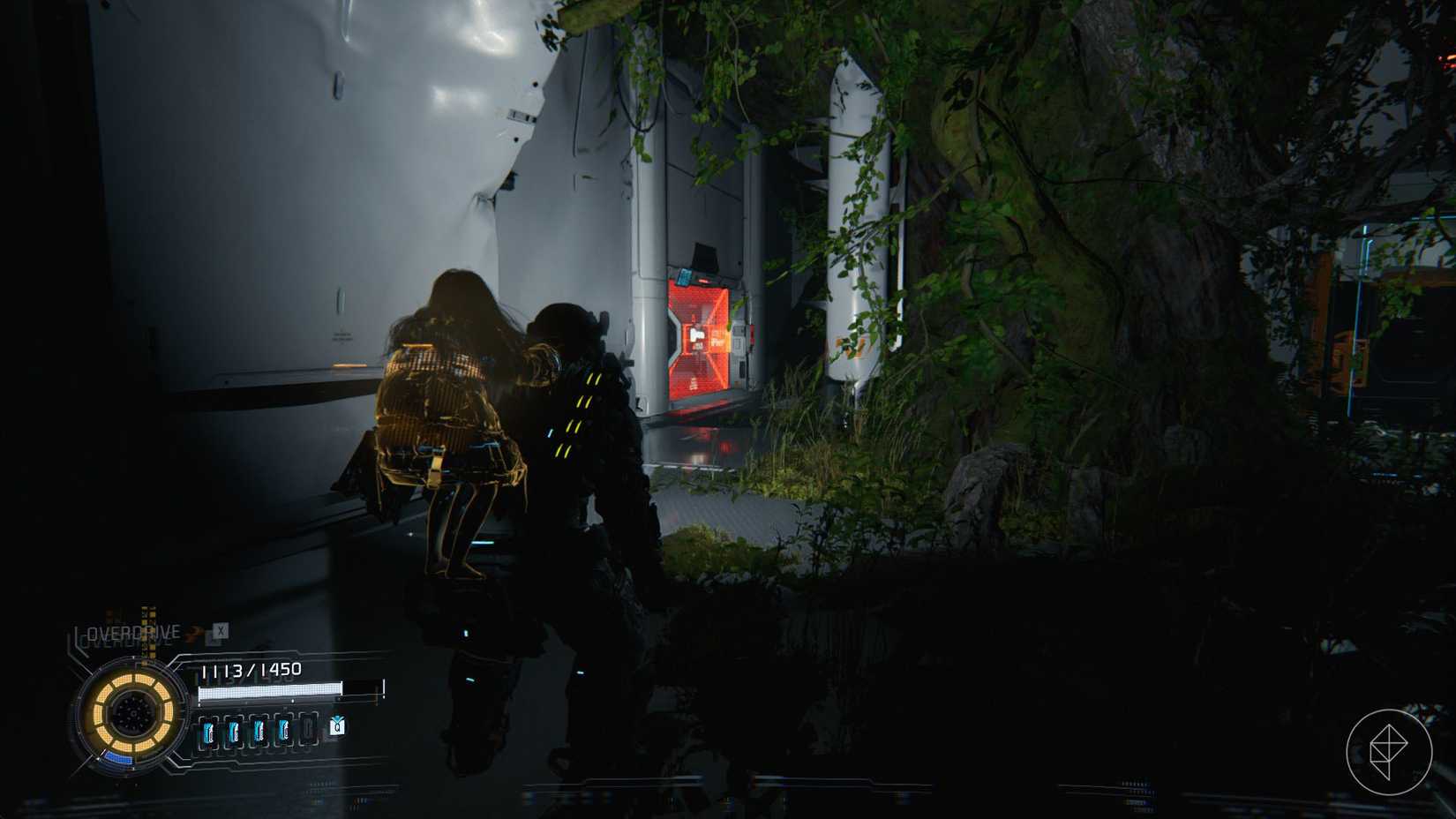The image size is (1456, 819).
Task: Select the second magazine in the ammo row
Action: [x=235, y=733]
